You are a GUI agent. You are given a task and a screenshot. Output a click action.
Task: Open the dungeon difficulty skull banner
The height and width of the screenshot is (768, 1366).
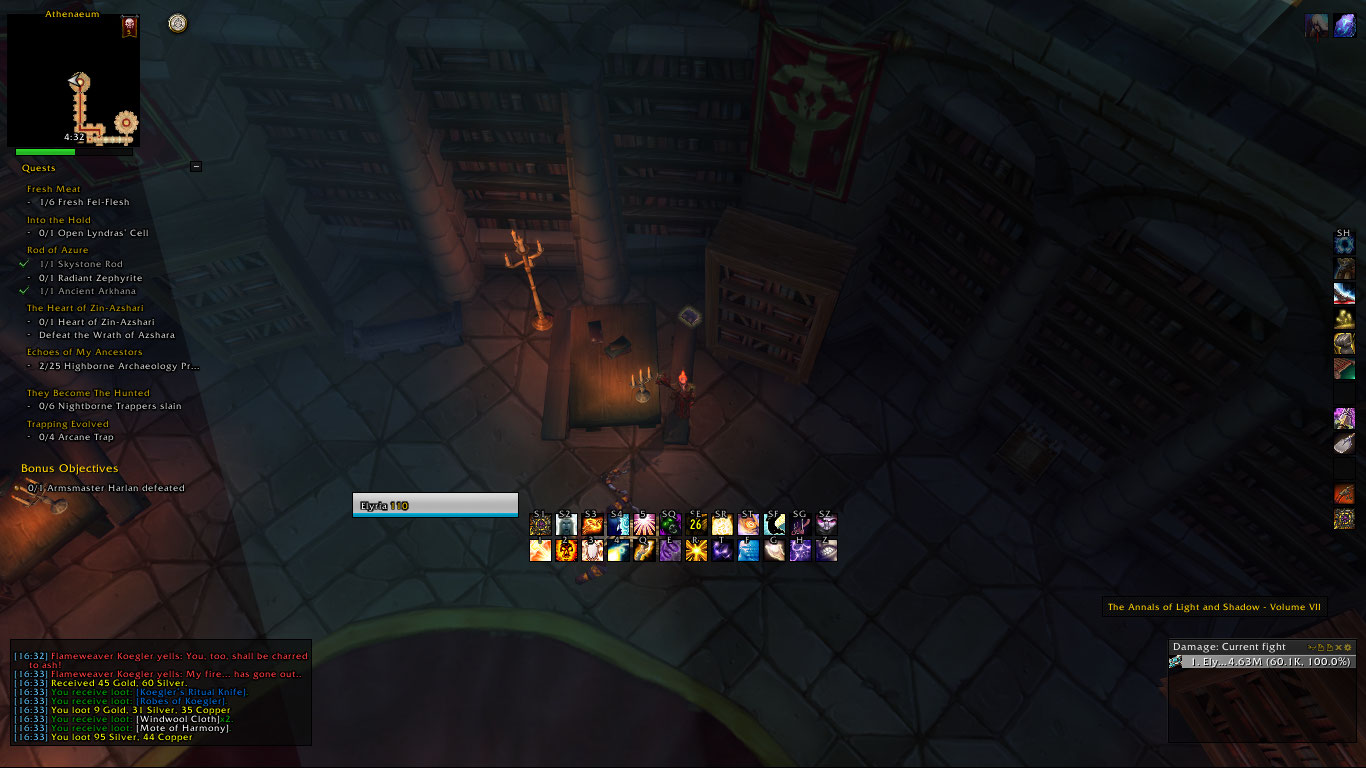[129, 26]
